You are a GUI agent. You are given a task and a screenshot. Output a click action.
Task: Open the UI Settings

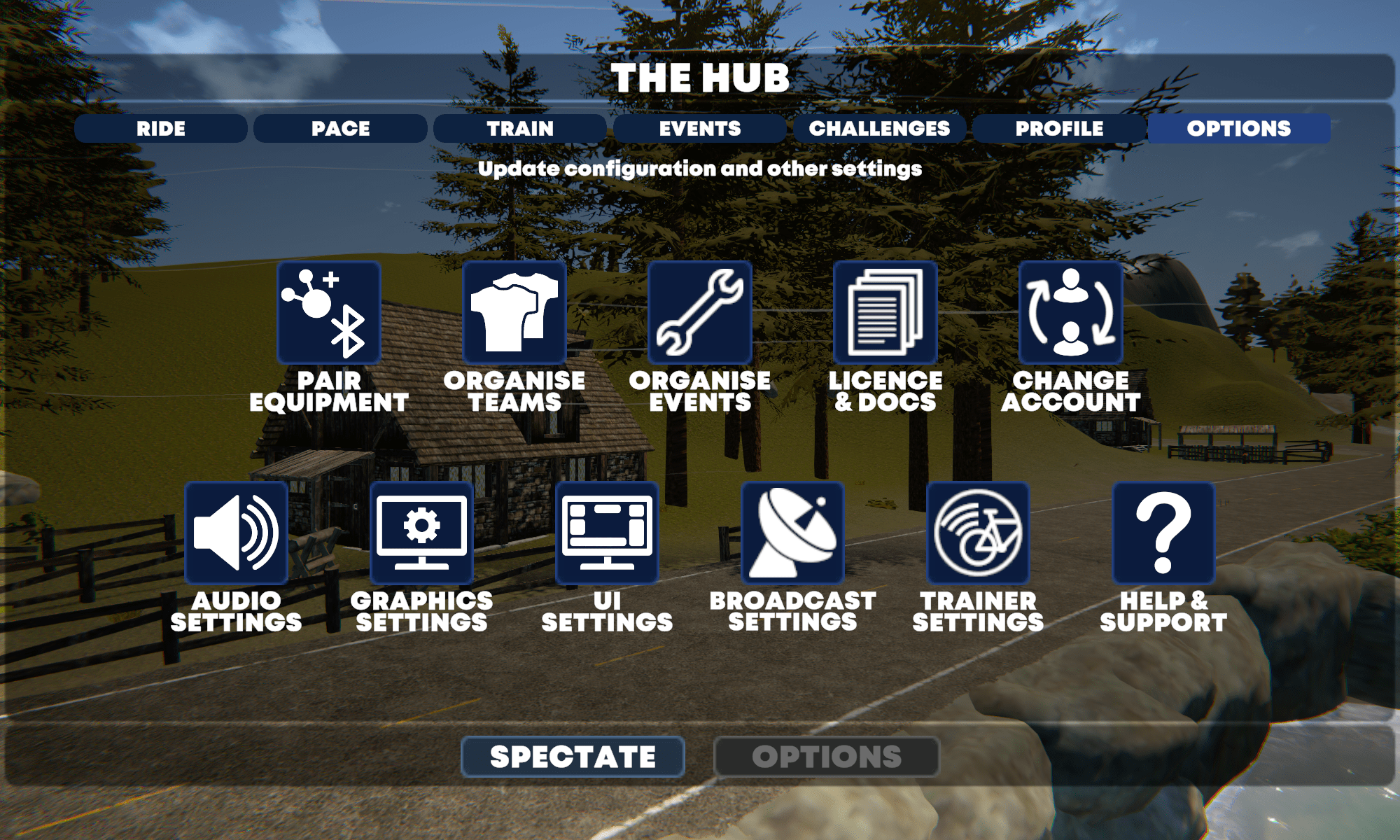[x=607, y=533]
